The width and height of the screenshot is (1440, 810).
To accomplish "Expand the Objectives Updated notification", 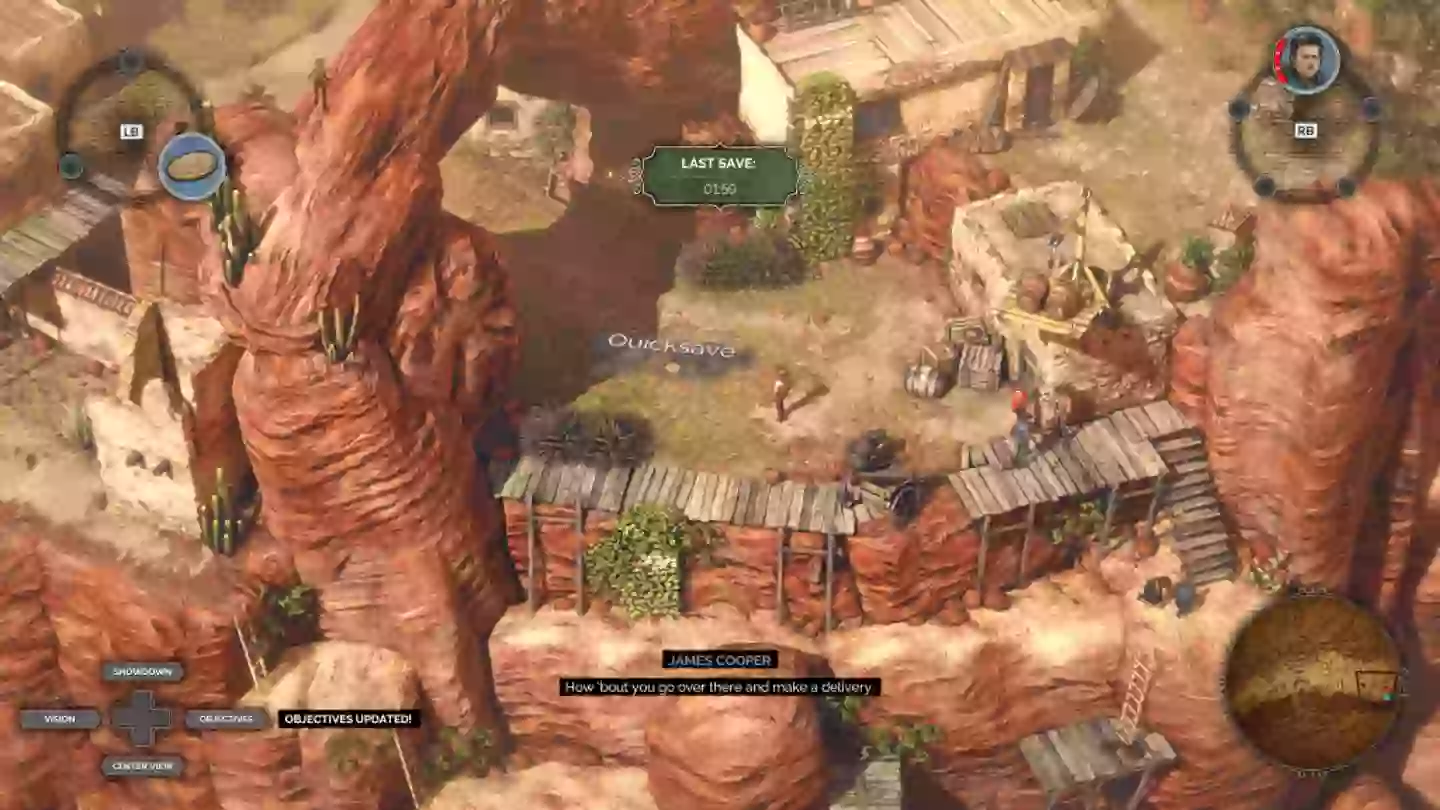I will click(x=349, y=718).
